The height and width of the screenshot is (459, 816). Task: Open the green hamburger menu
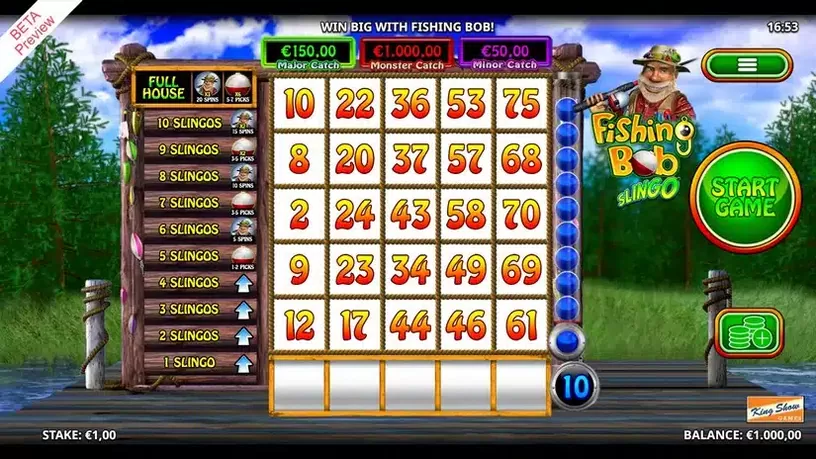pyautogui.click(x=745, y=65)
